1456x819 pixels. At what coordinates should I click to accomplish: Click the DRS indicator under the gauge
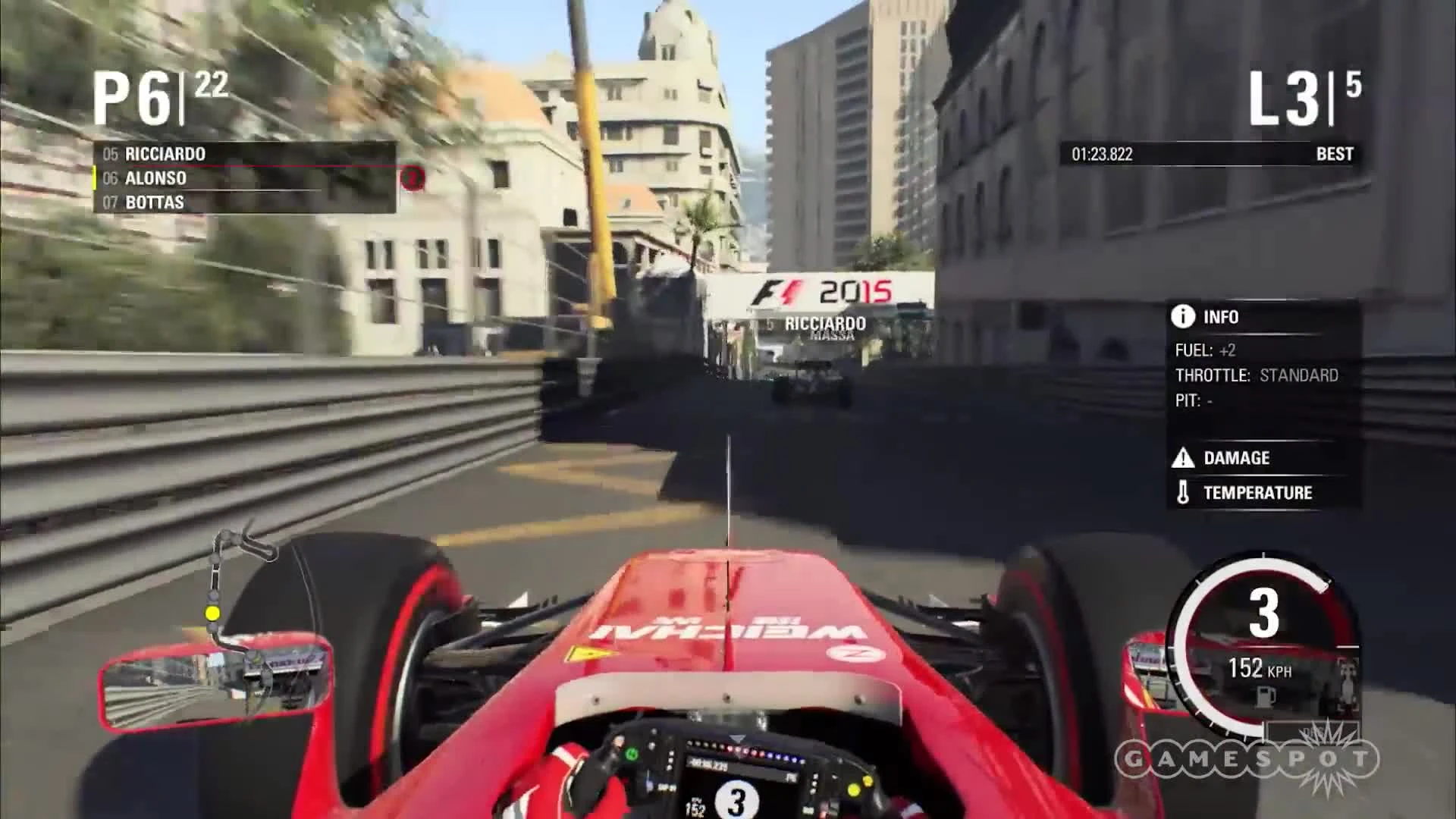1313,732
